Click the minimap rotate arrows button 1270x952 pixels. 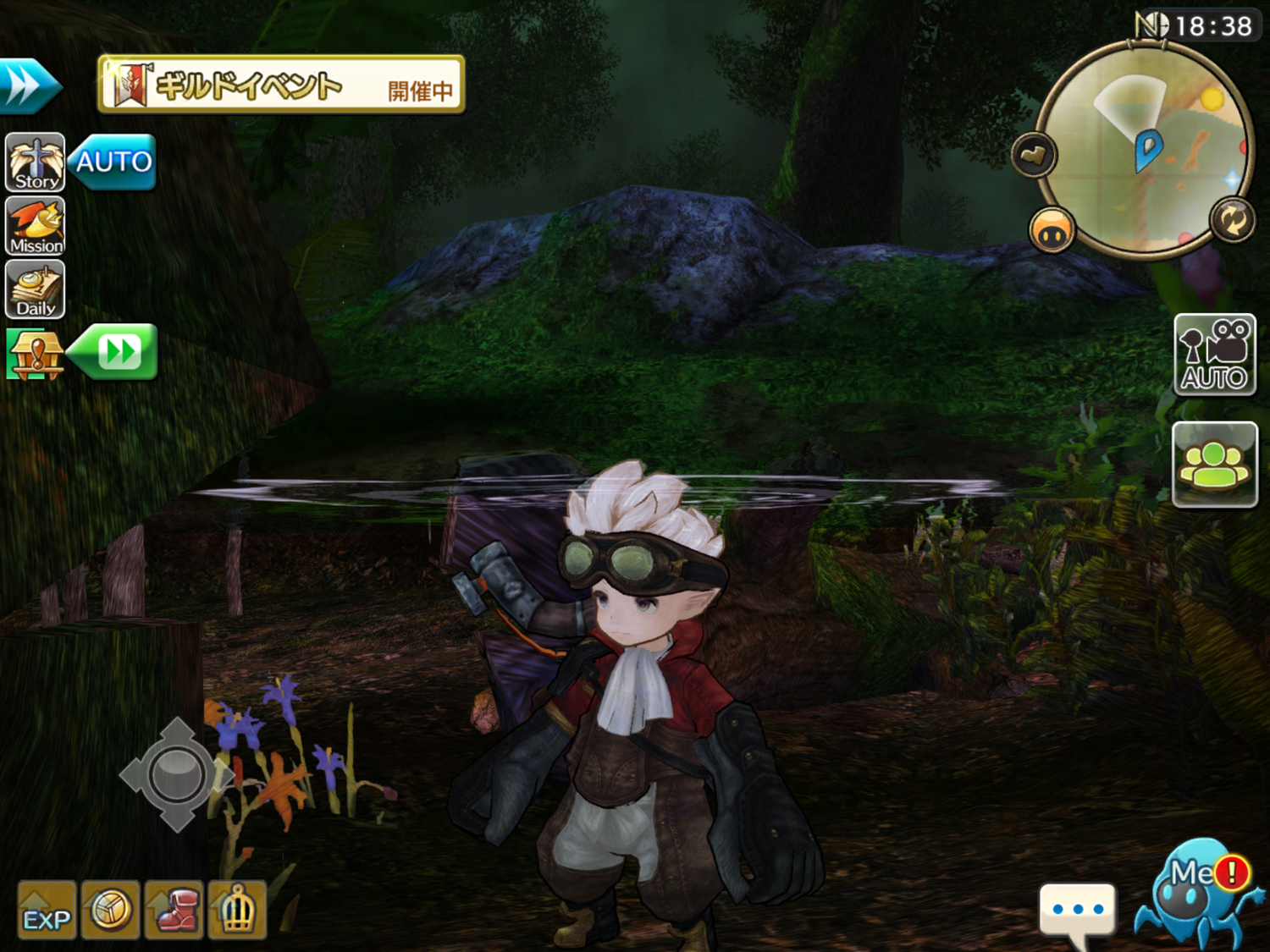point(1232,220)
